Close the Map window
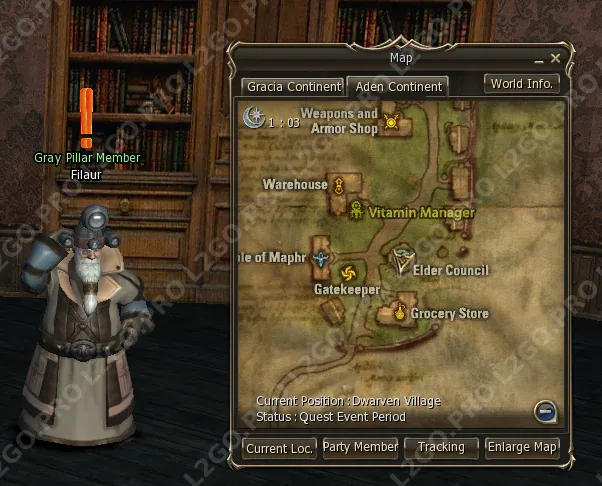Viewport: 602px width, 486px height. click(x=556, y=60)
